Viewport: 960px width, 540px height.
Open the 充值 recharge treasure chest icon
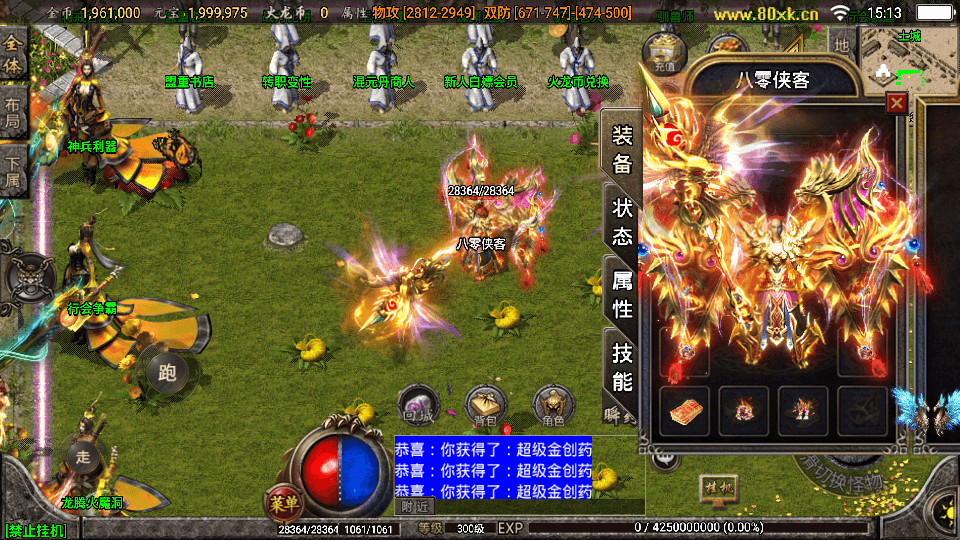pos(661,50)
